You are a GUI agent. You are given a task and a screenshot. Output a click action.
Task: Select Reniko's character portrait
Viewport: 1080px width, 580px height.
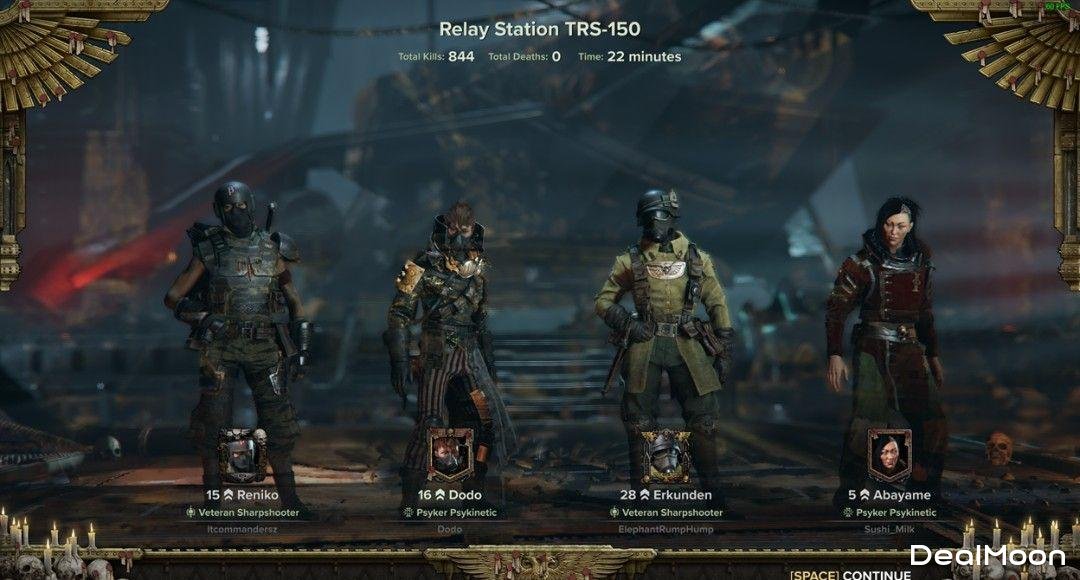[242, 456]
